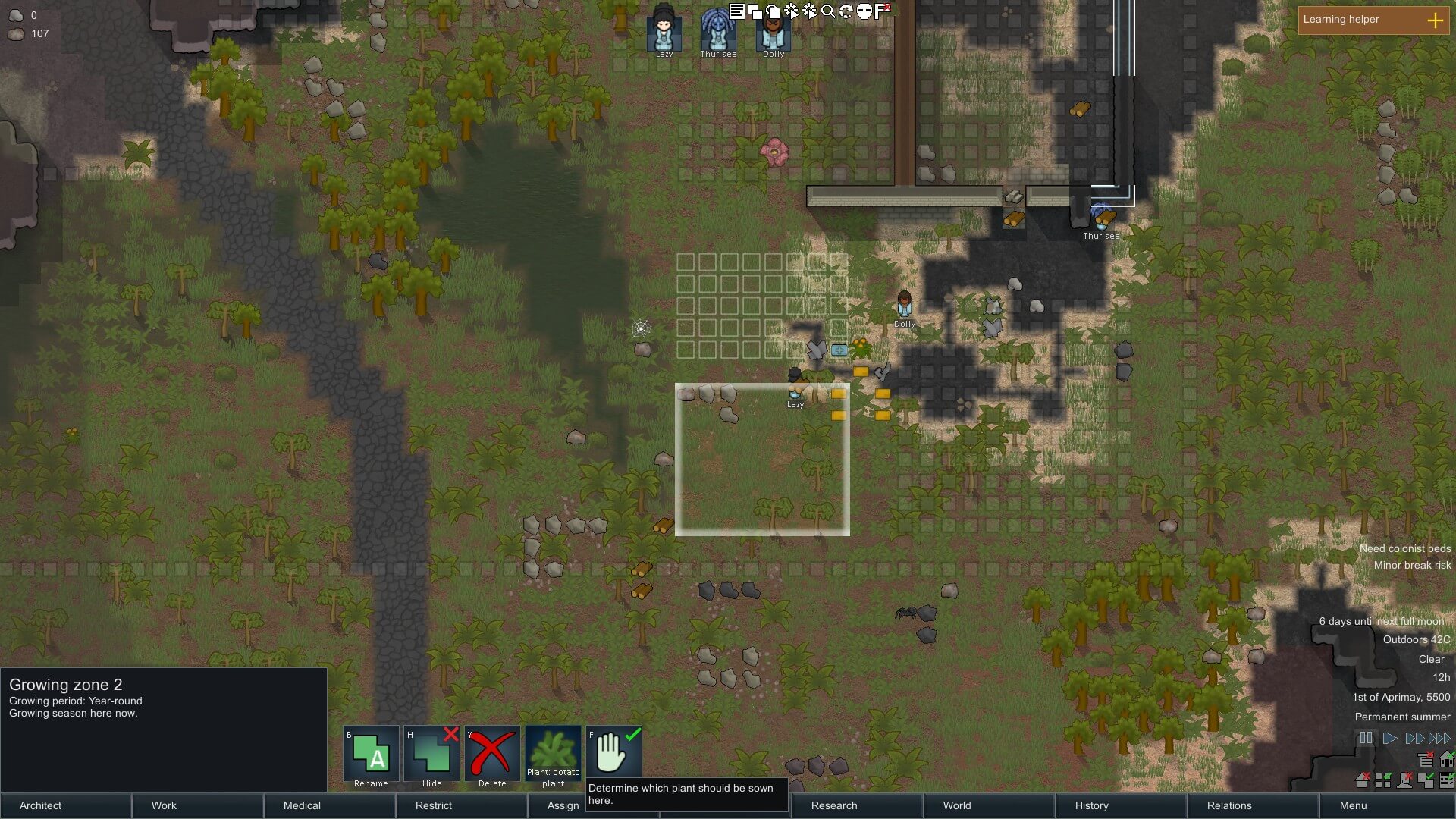
Task: Set game speed to triple-arrow fastest
Action: pos(1439,738)
